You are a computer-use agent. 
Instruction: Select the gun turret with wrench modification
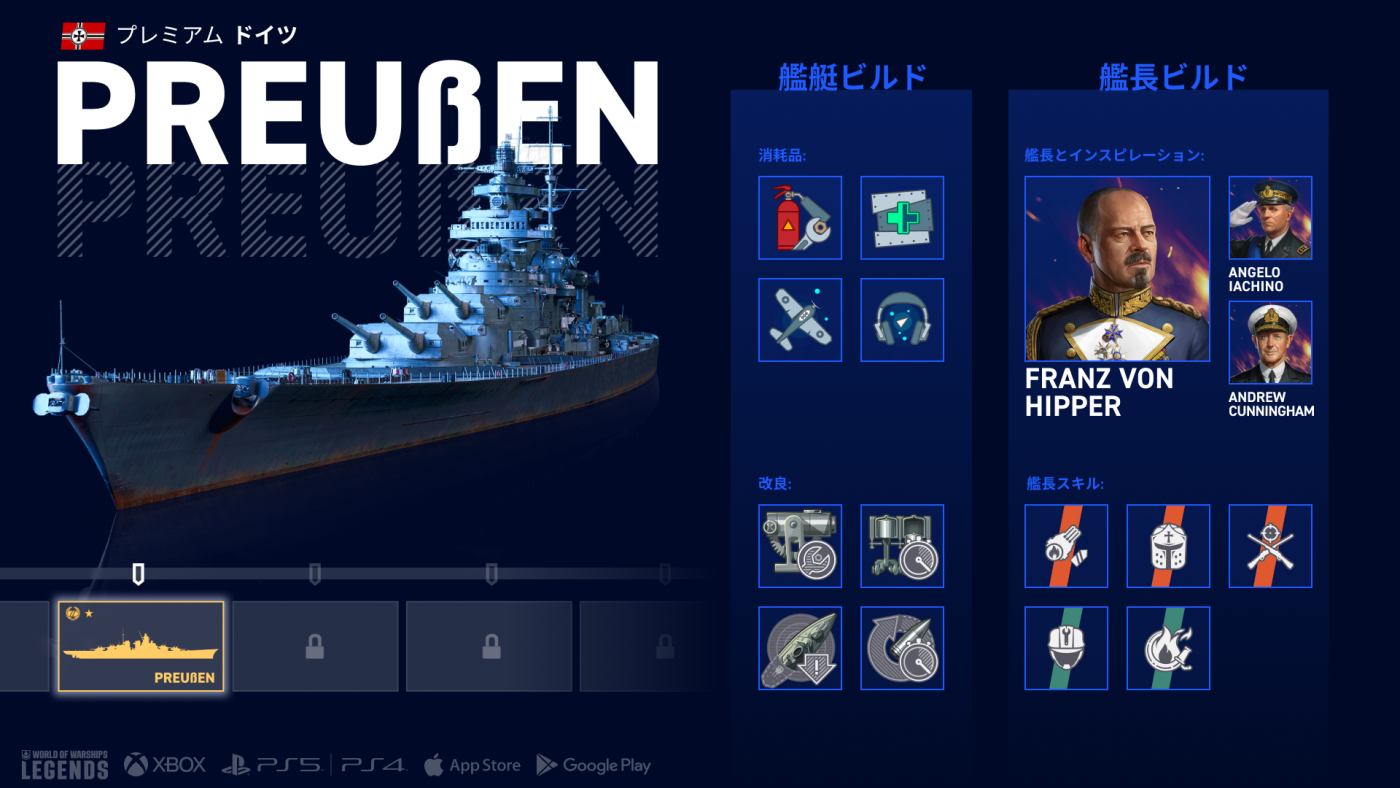[800, 546]
